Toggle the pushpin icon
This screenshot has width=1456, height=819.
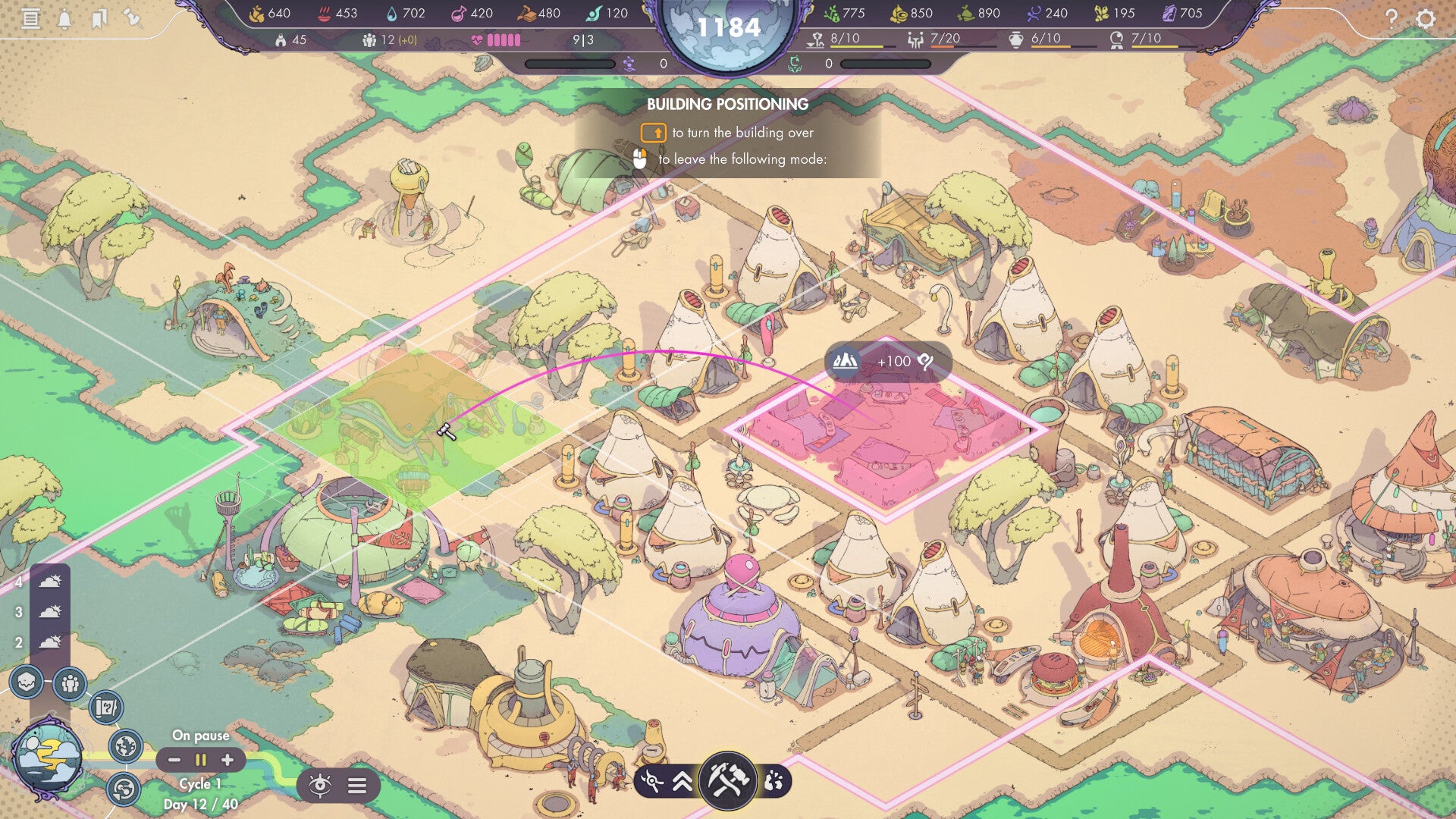pyautogui.click(x=133, y=17)
